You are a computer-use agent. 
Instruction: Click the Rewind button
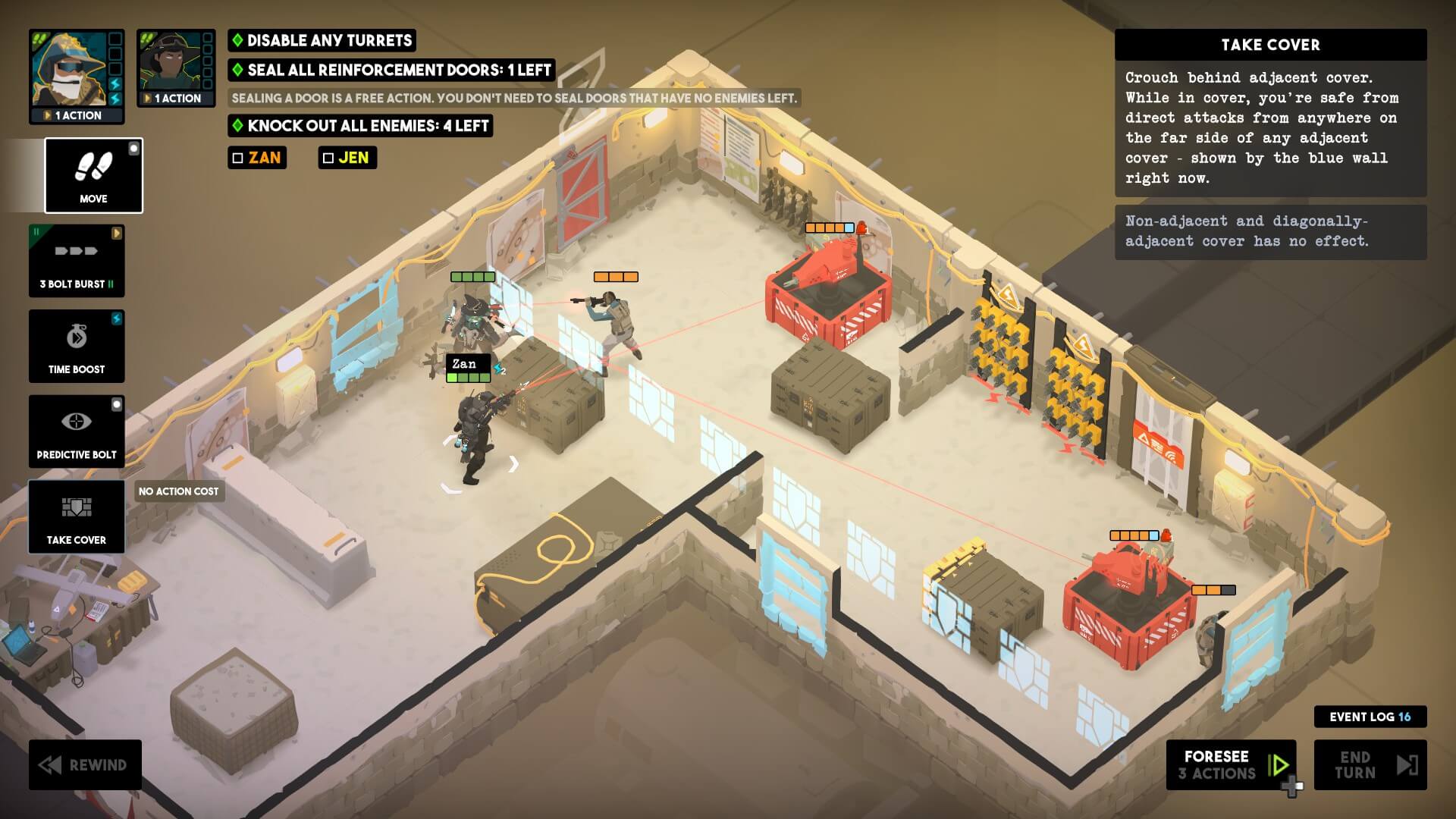click(x=85, y=764)
